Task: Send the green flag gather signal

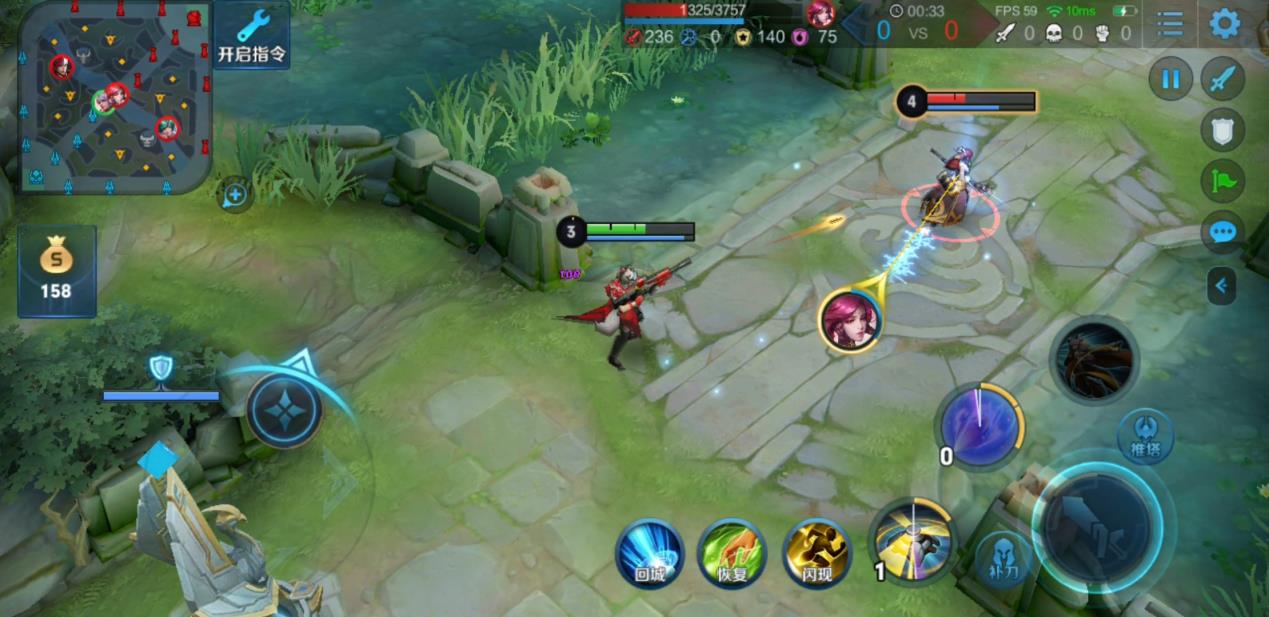Action: tap(1222, 181)
